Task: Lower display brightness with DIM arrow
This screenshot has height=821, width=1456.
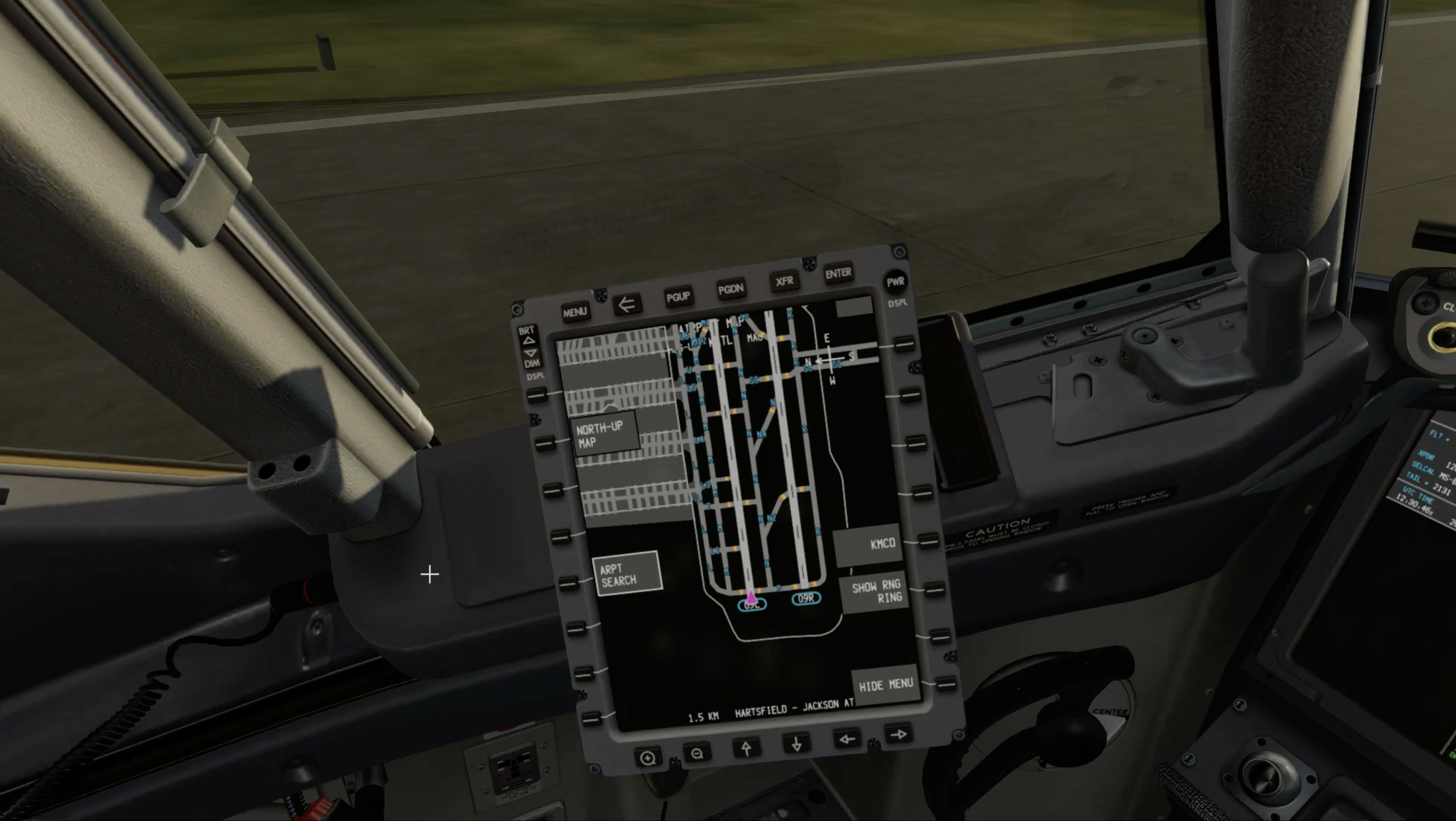Action: (531, 353)
